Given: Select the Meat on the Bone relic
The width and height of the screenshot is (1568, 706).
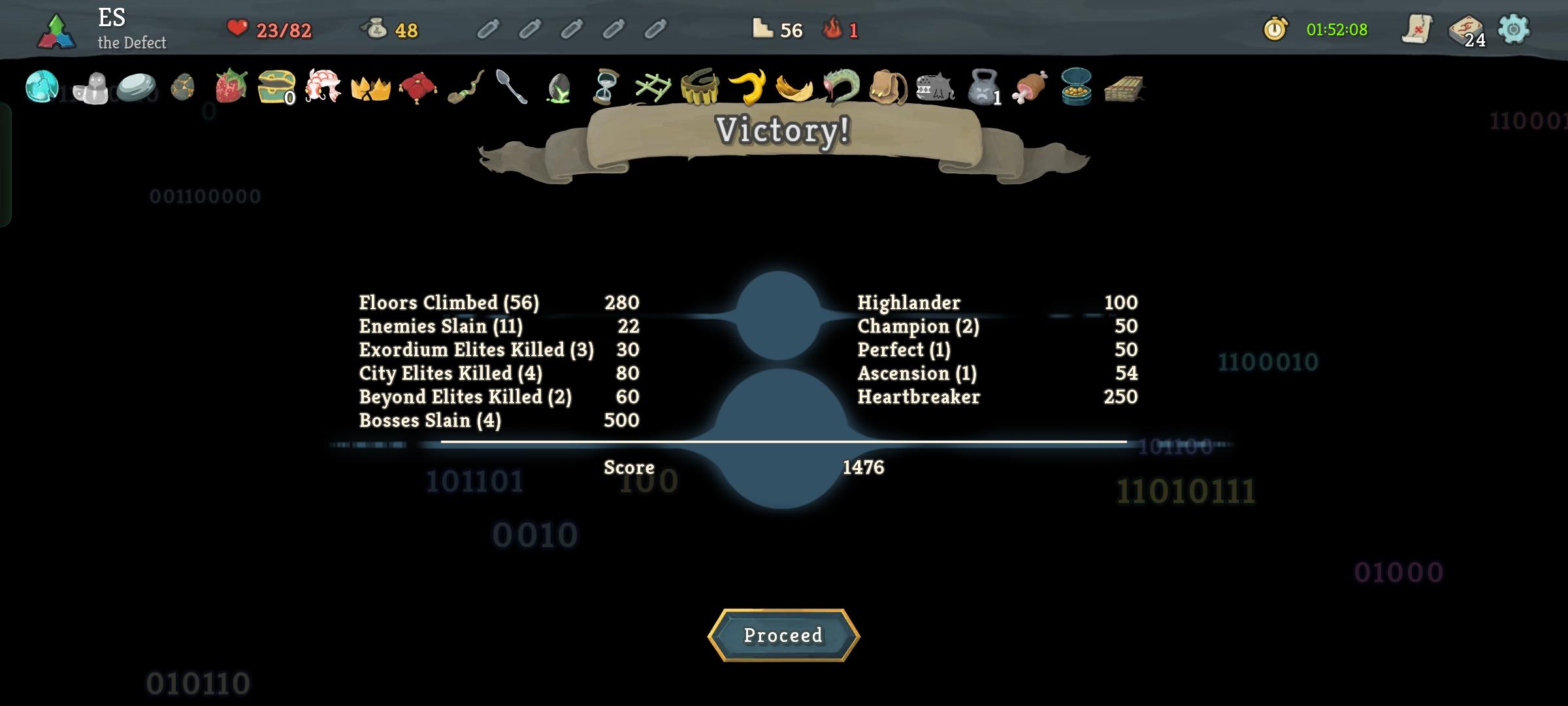Looking at the screenshot, I should (1028, 87).
